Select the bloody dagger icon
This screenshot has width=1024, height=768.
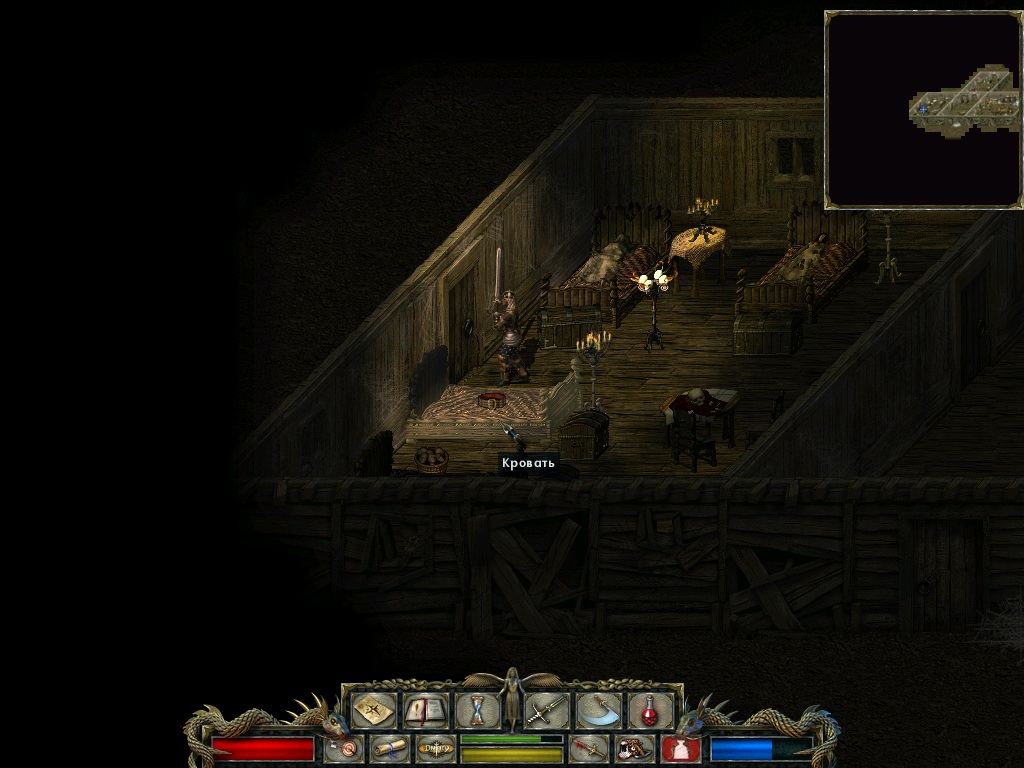[x=588, y=748]
